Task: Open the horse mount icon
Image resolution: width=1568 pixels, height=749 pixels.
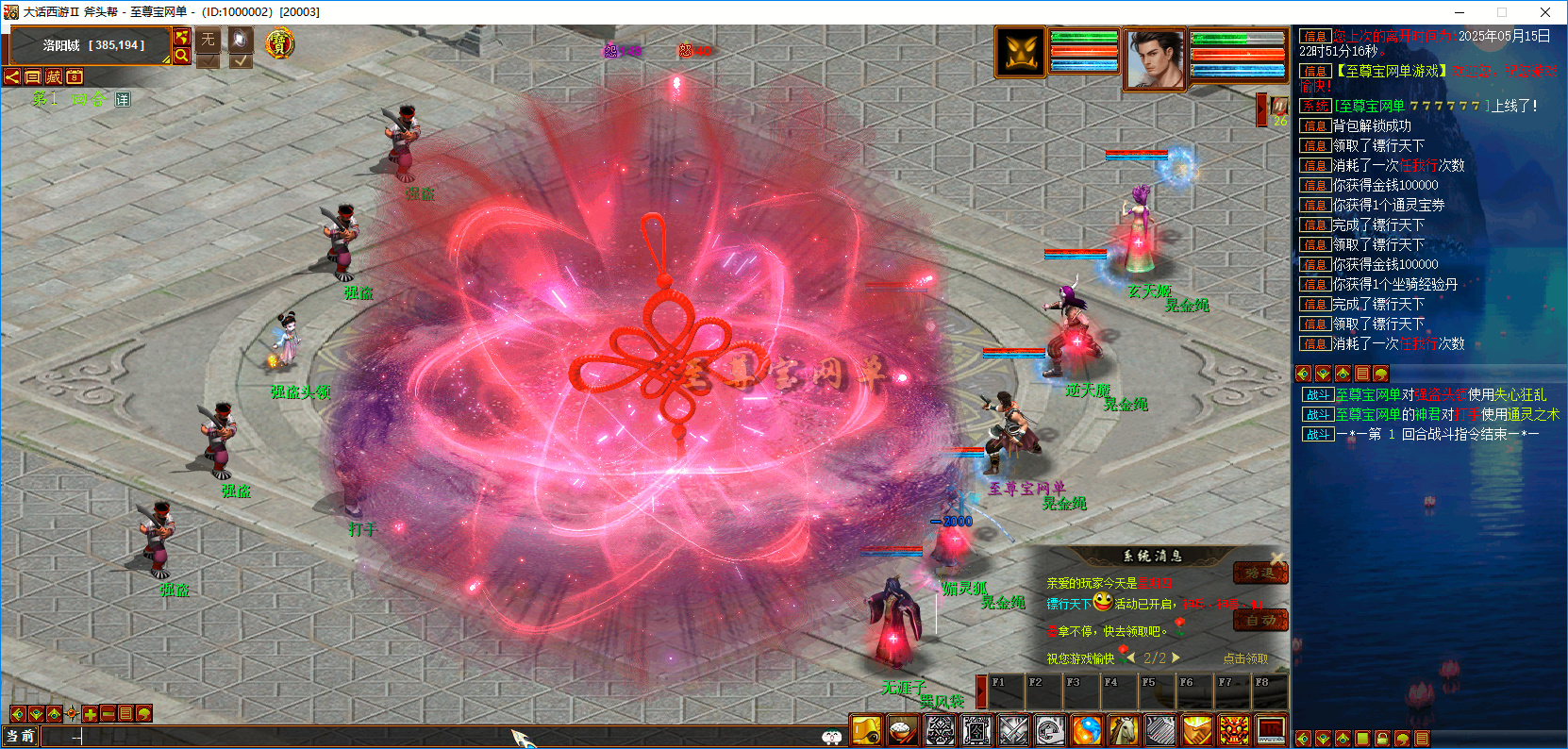Action: [1123, 730]
